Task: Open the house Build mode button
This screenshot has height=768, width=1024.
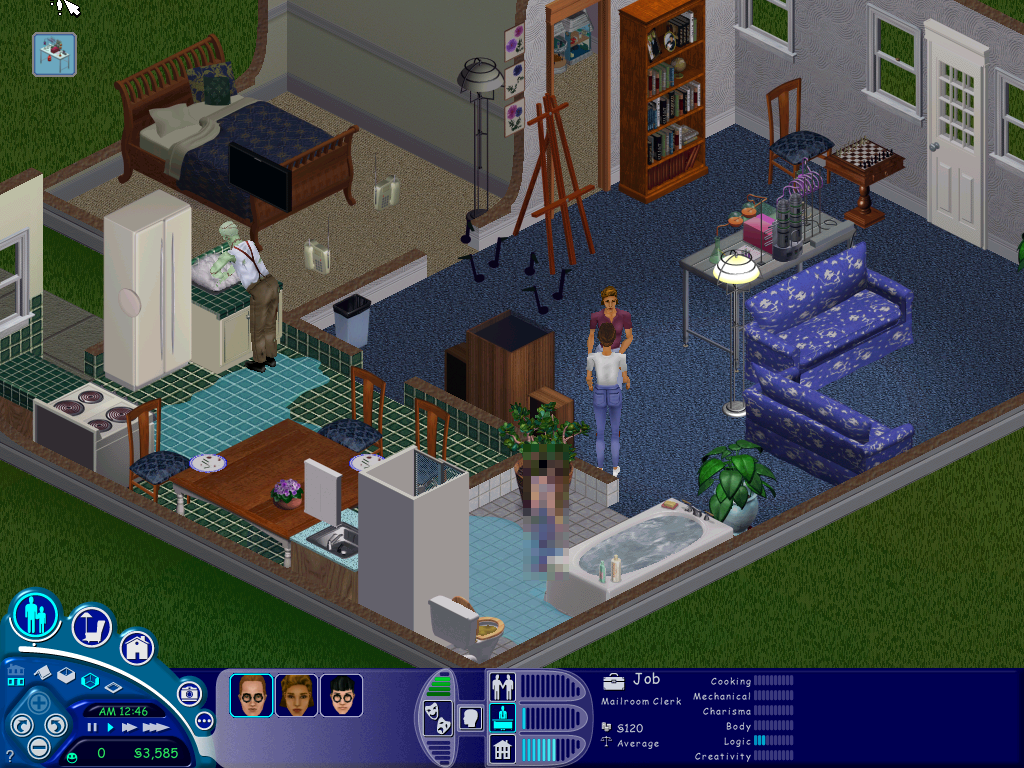Action: (x=137, y=647)
